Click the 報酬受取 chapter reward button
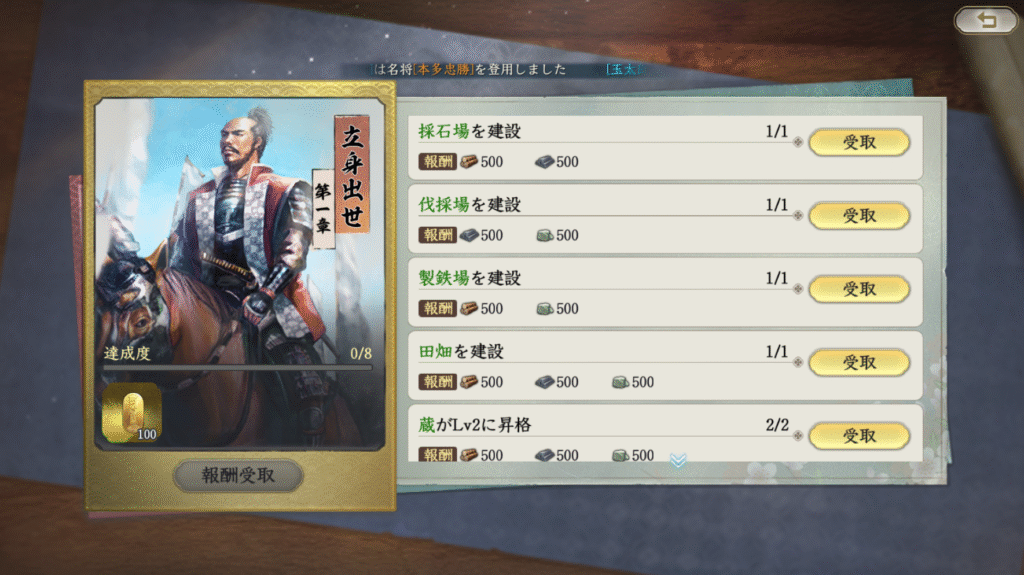The image size is (1024, 575). click(x=238, y=476)
